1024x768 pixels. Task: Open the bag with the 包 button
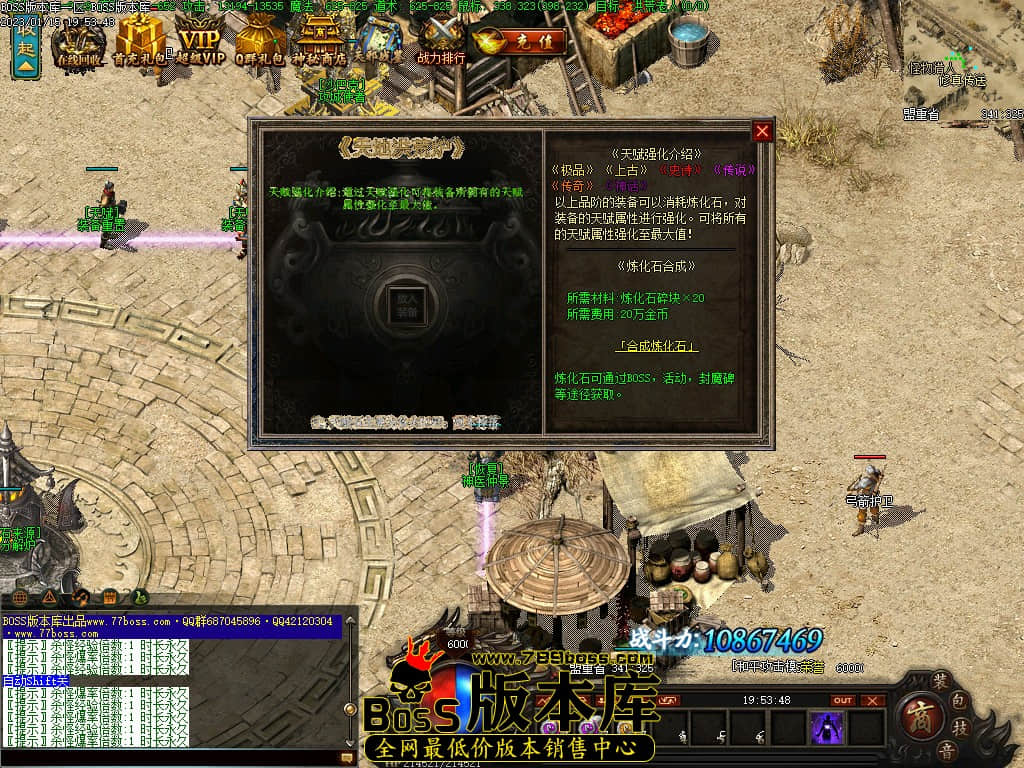pyautogui.click(x=961, y=702)
